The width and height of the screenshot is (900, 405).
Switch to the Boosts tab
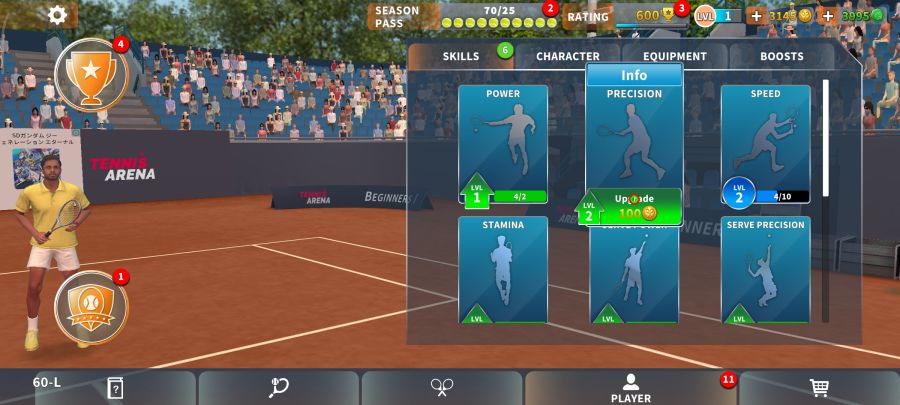tap(781, 57)
